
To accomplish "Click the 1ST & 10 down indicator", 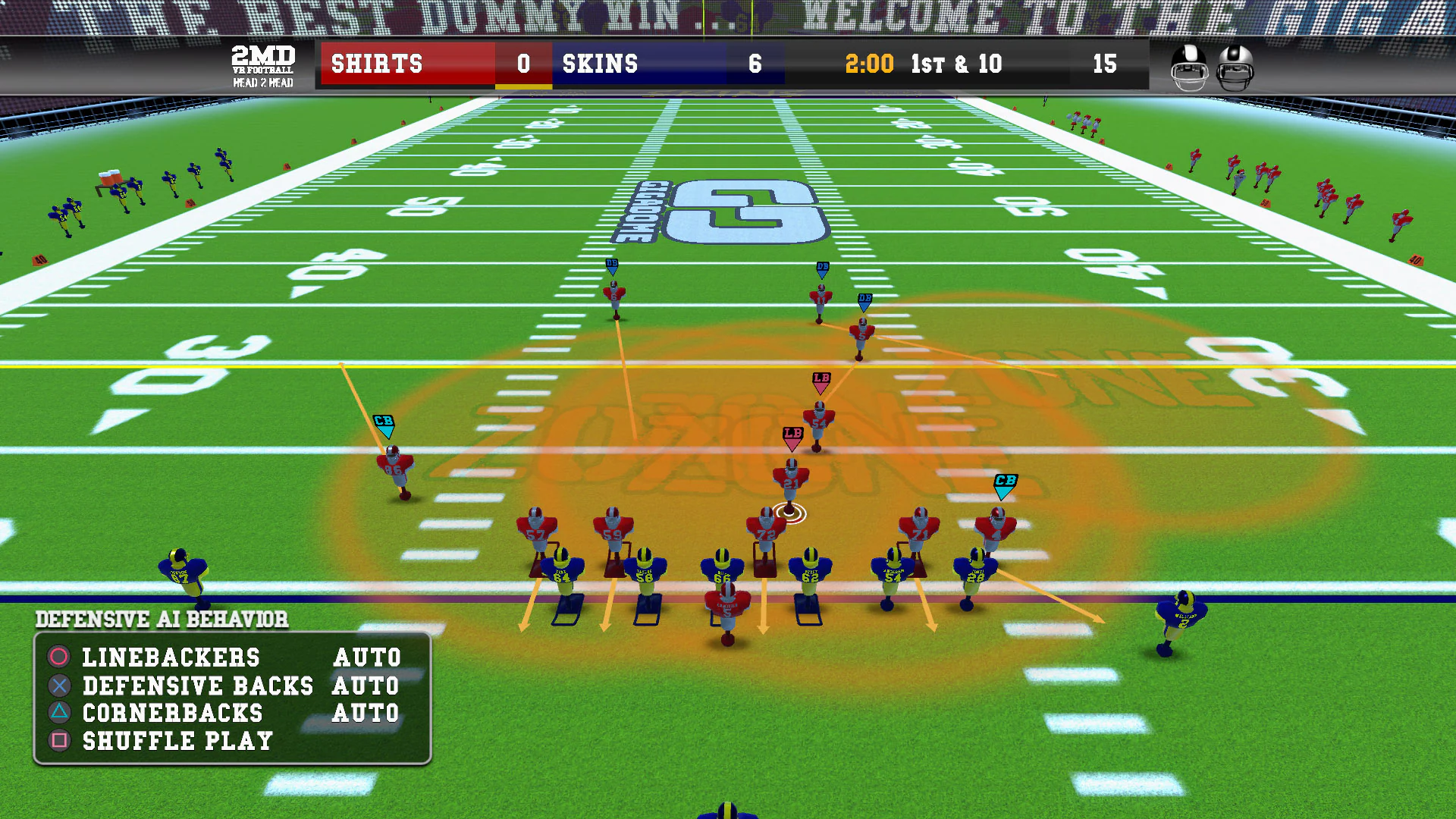I will [x=957, y=64].
